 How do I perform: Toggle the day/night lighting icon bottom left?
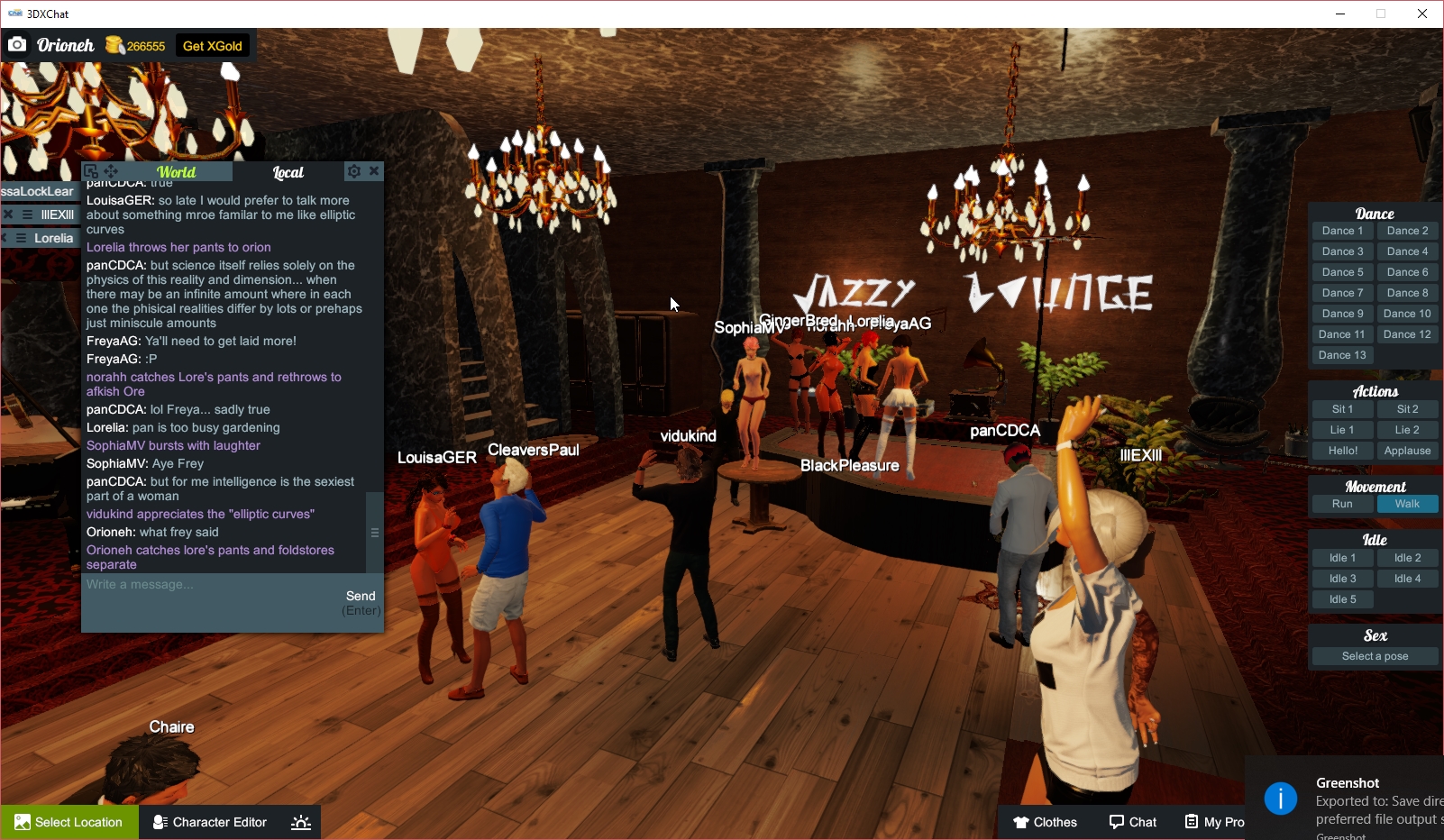300,821
